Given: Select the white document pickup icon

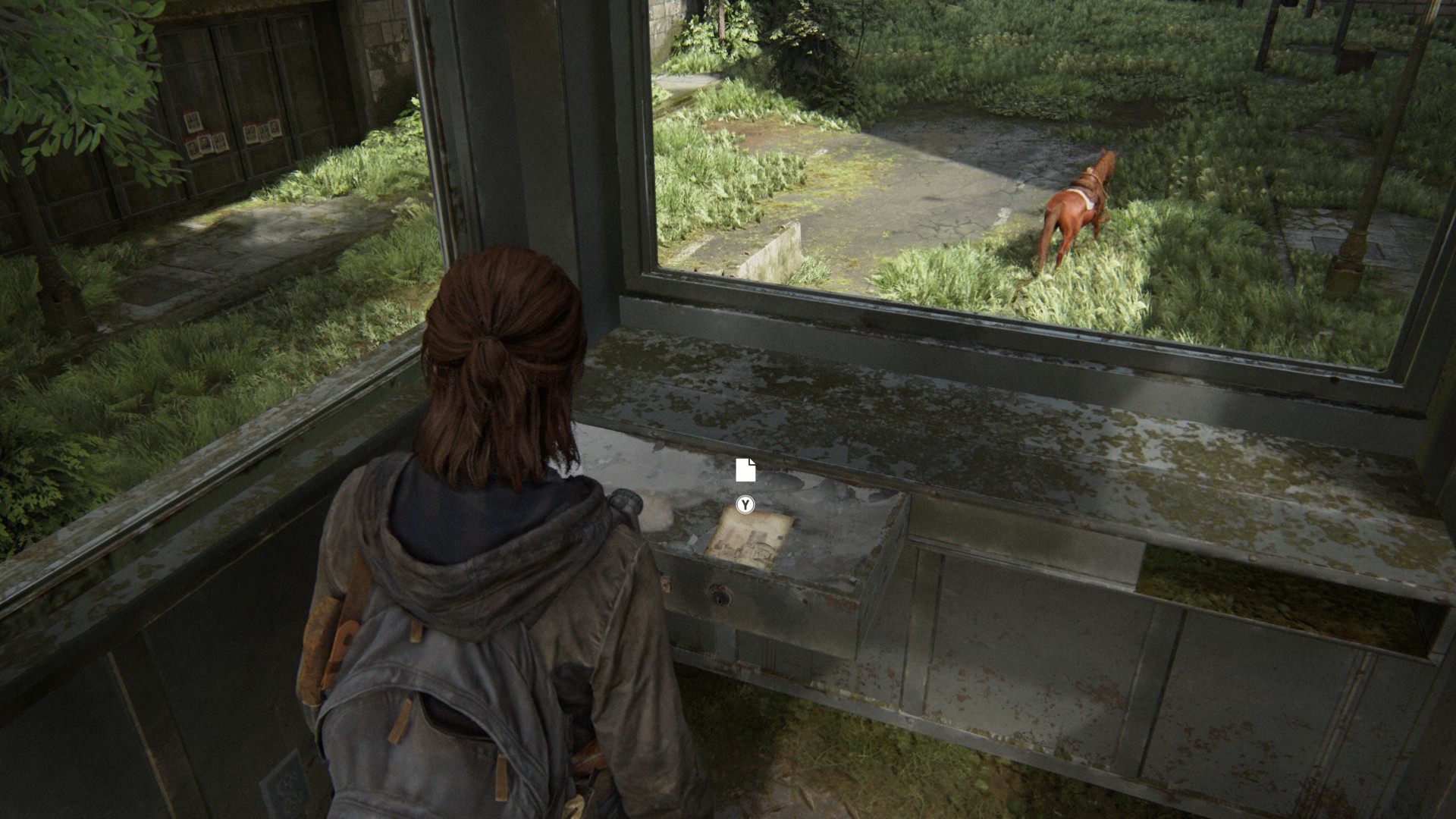Looking at the screenshot, I should point(745,470).
